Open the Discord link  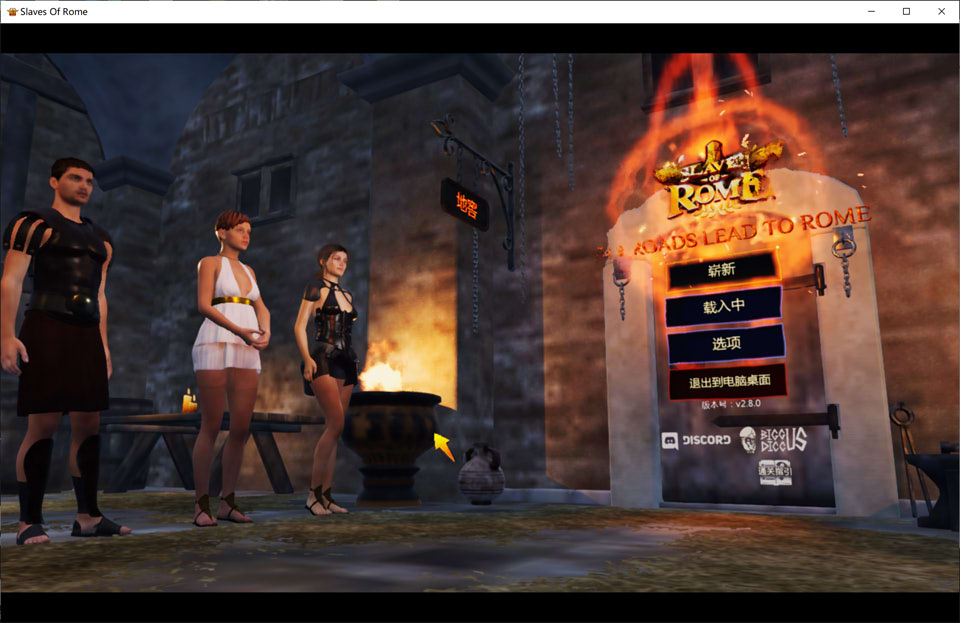(696, 440)
